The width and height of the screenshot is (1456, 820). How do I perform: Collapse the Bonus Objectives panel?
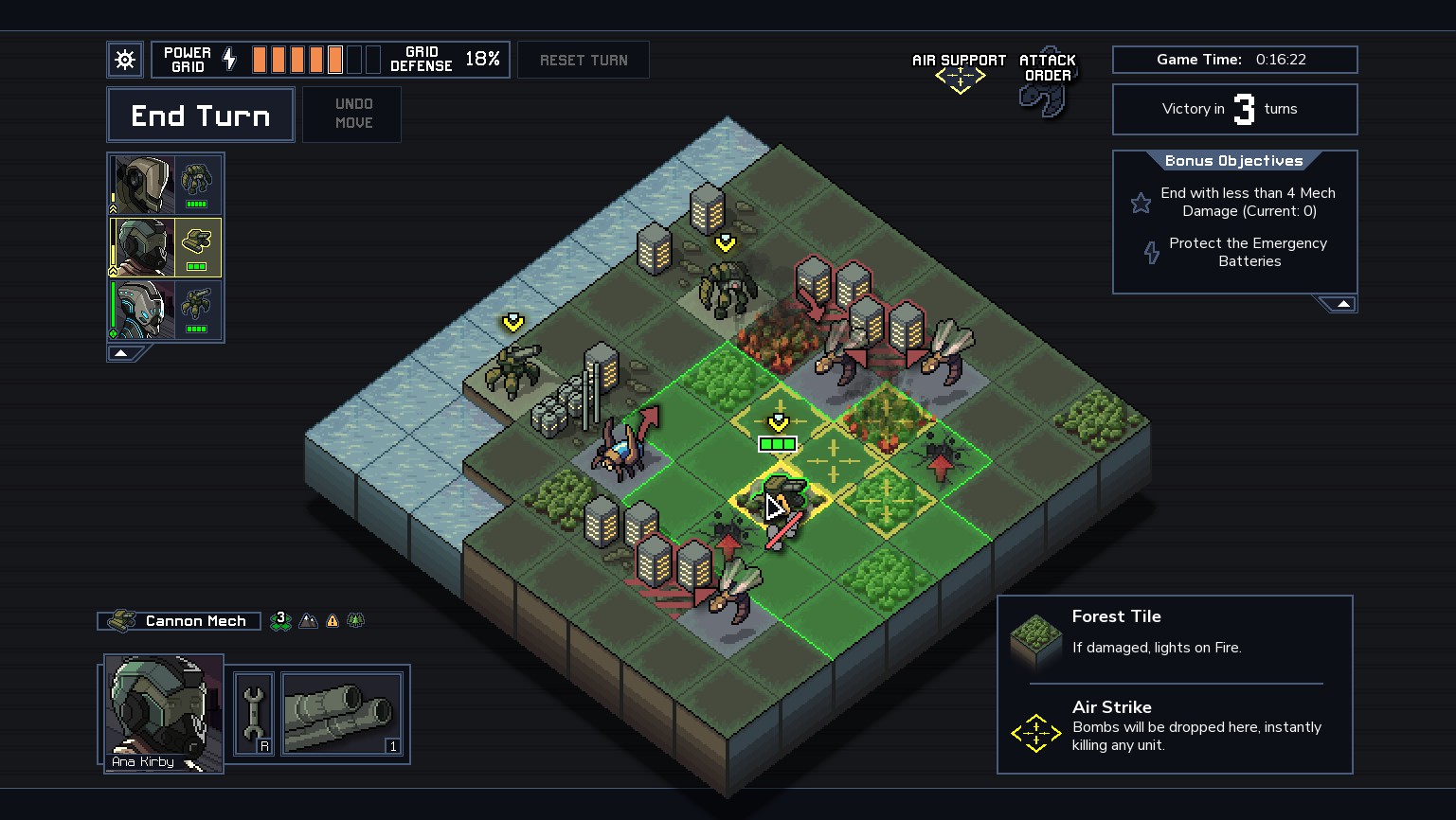pos(1342,304)
